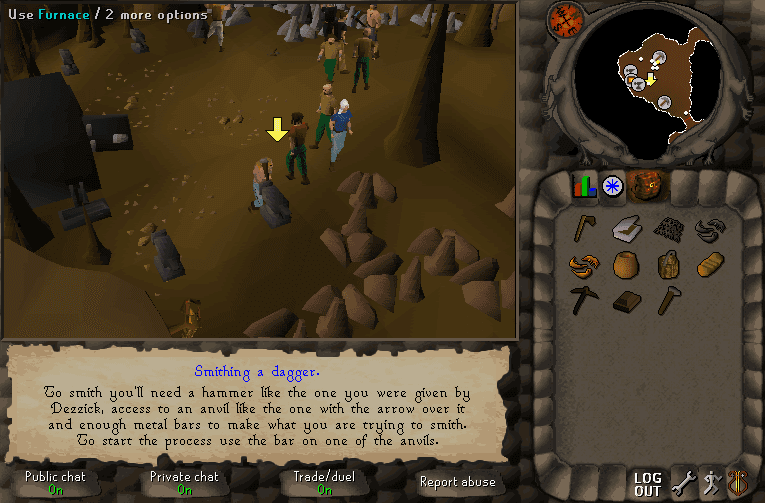Click the LOG OUT button
The width and height of the screenshot is (765, 503).
[648, 485]
